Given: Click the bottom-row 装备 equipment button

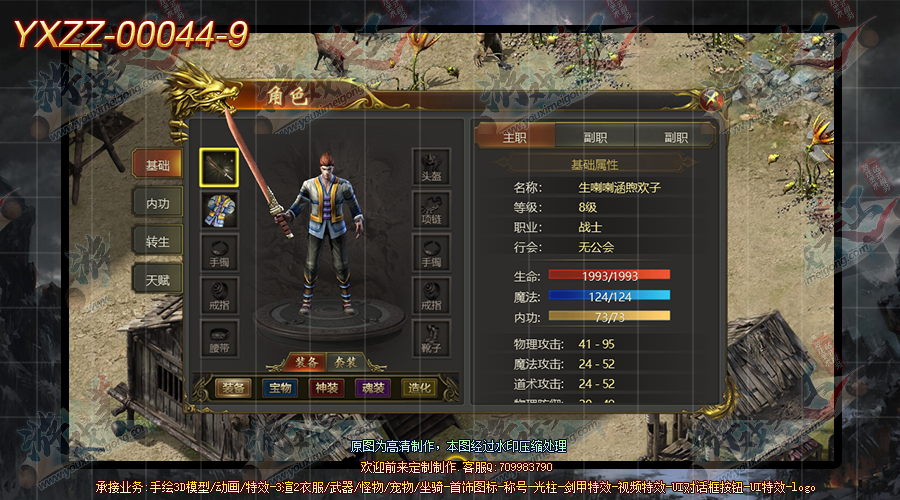Looking at the screenshot, I should coord(233,388).
